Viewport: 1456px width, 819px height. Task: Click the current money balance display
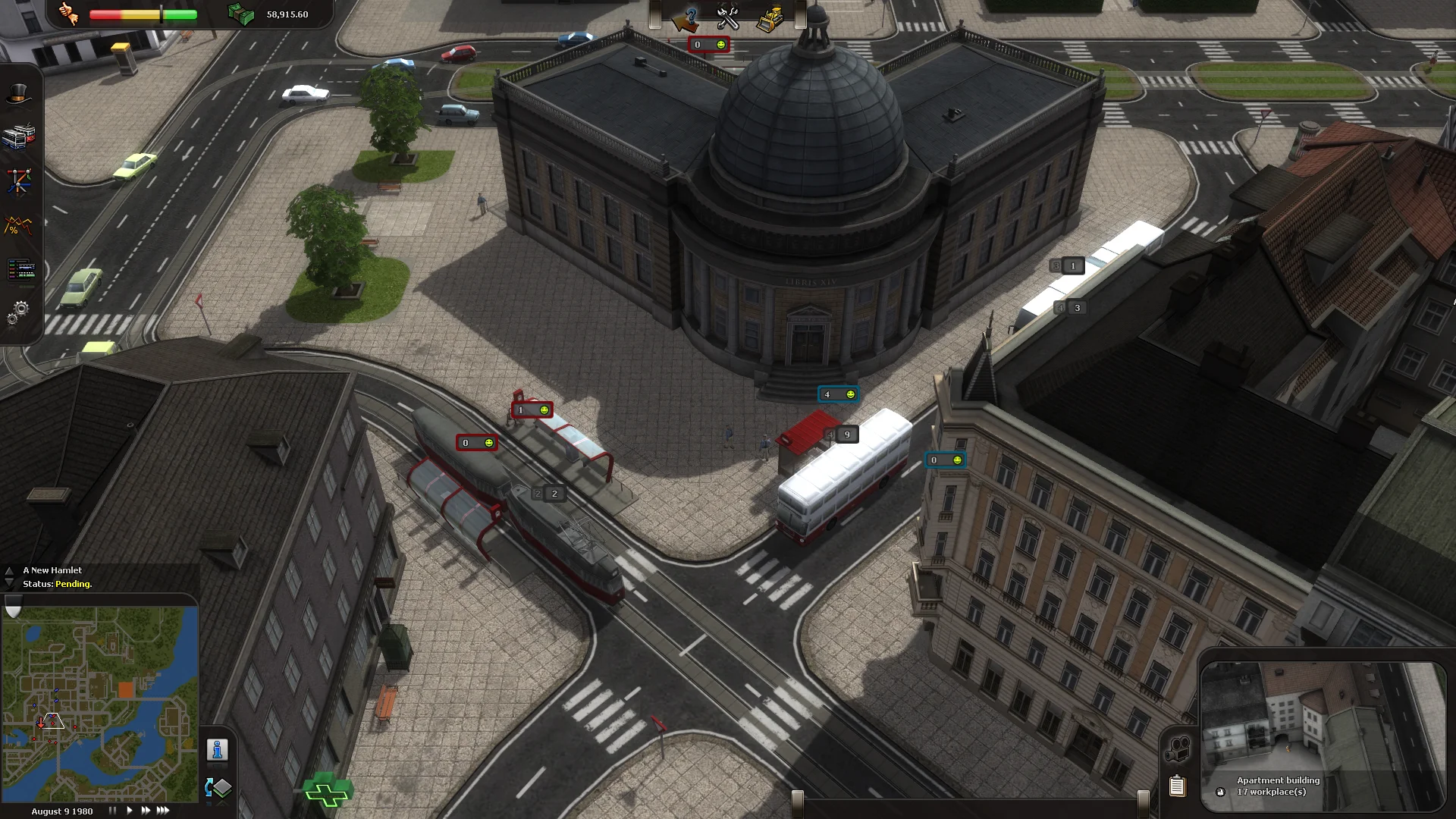point(289,13)
